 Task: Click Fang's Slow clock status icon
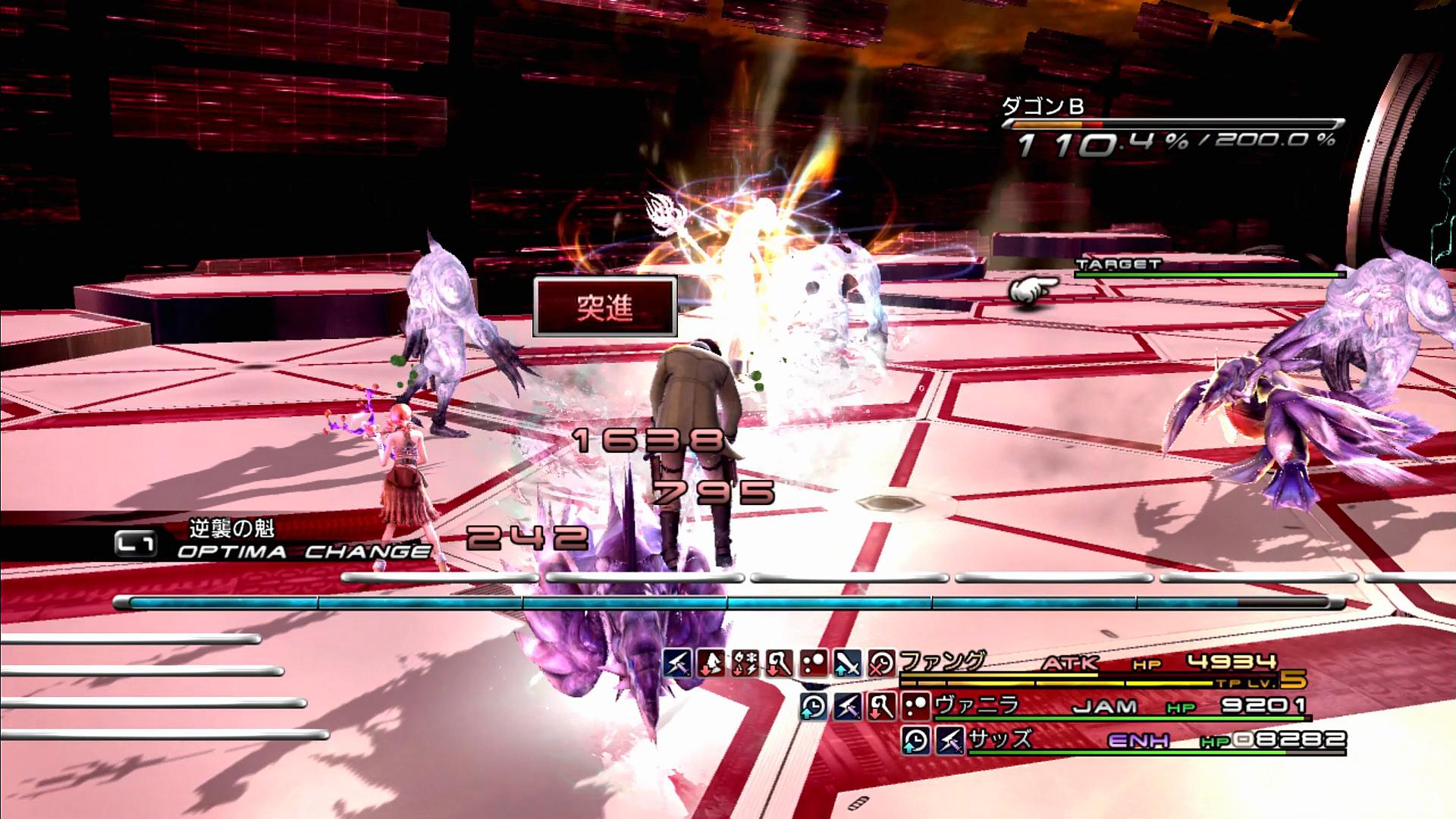pos(882,664)
